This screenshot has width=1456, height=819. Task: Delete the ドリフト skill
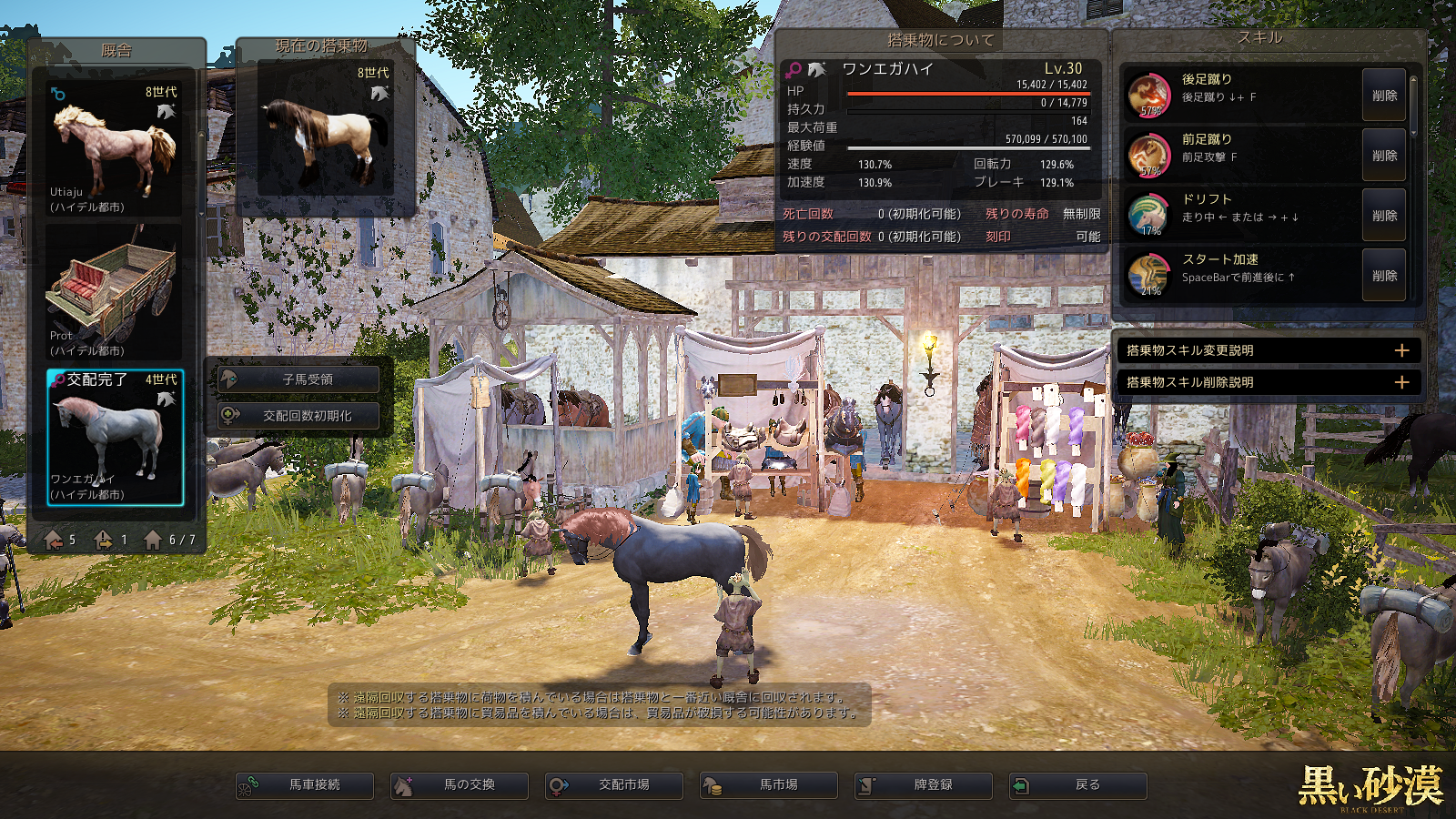click(1384, 216)
